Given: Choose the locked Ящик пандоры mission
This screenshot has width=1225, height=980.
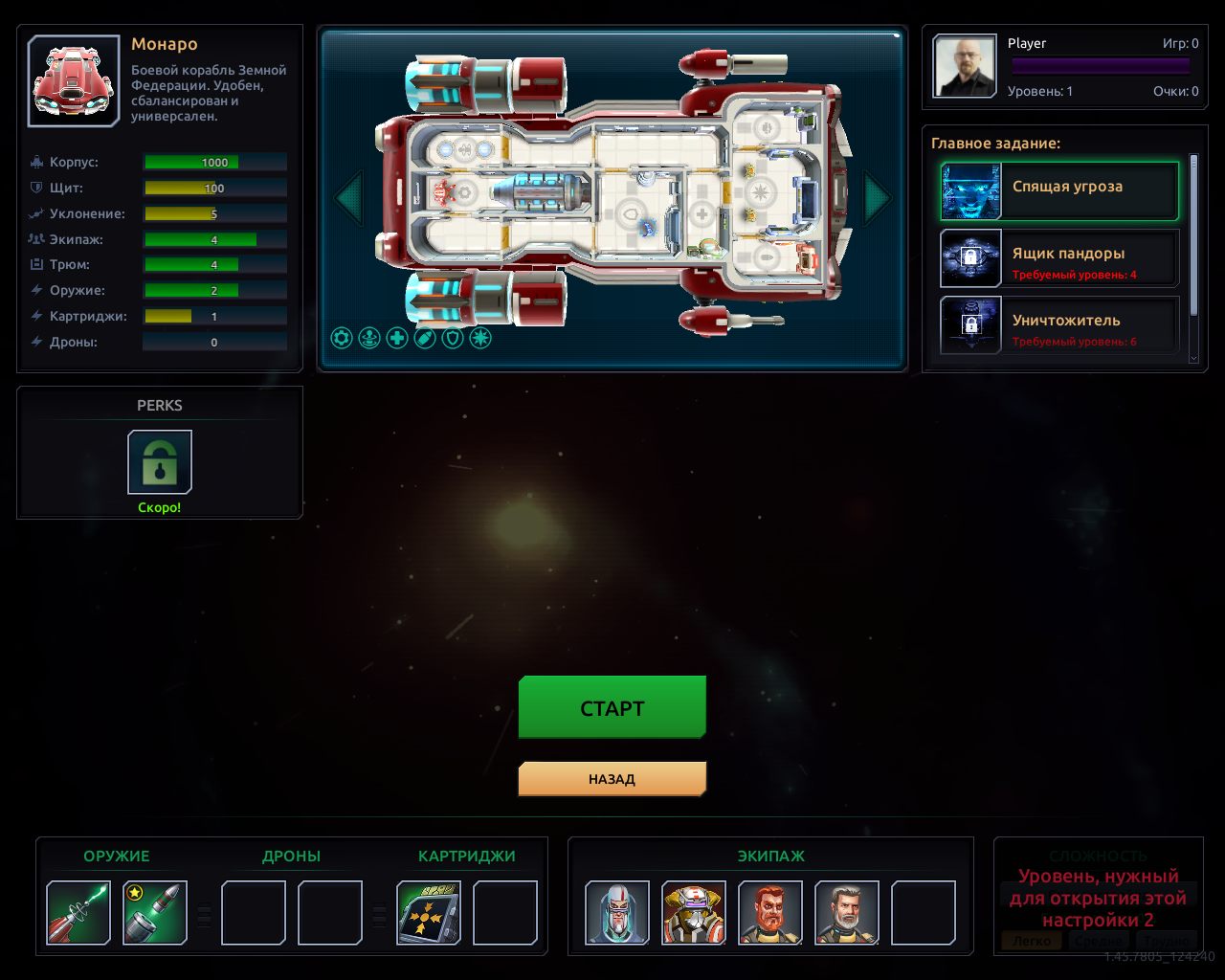Looking at the screenshot, I should click(x=1059, y=258).
